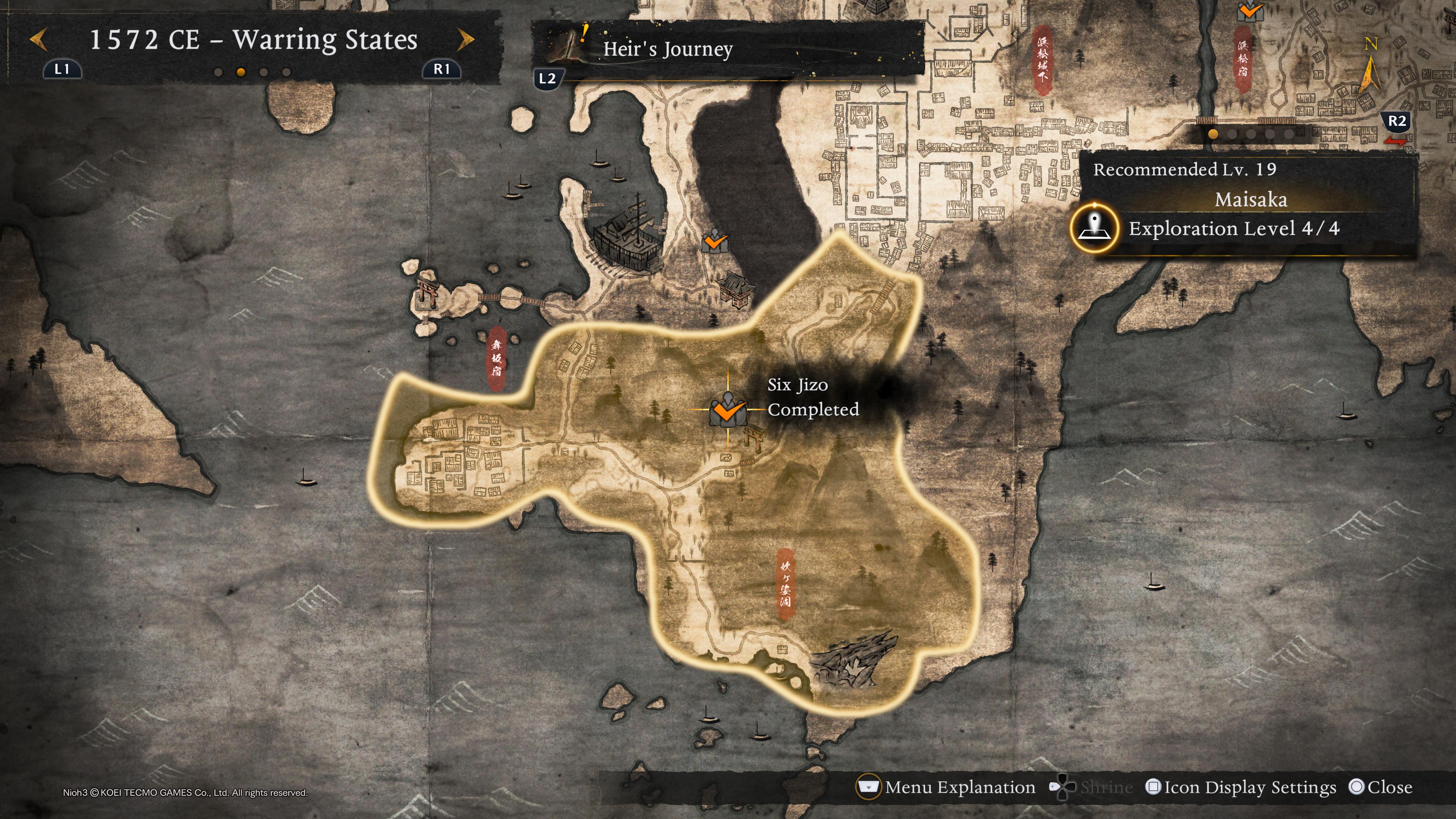Click the Maisaka exploration level icon
Image resolution: width=1456 pixels, height=819 pixels.
(1094, 228)
